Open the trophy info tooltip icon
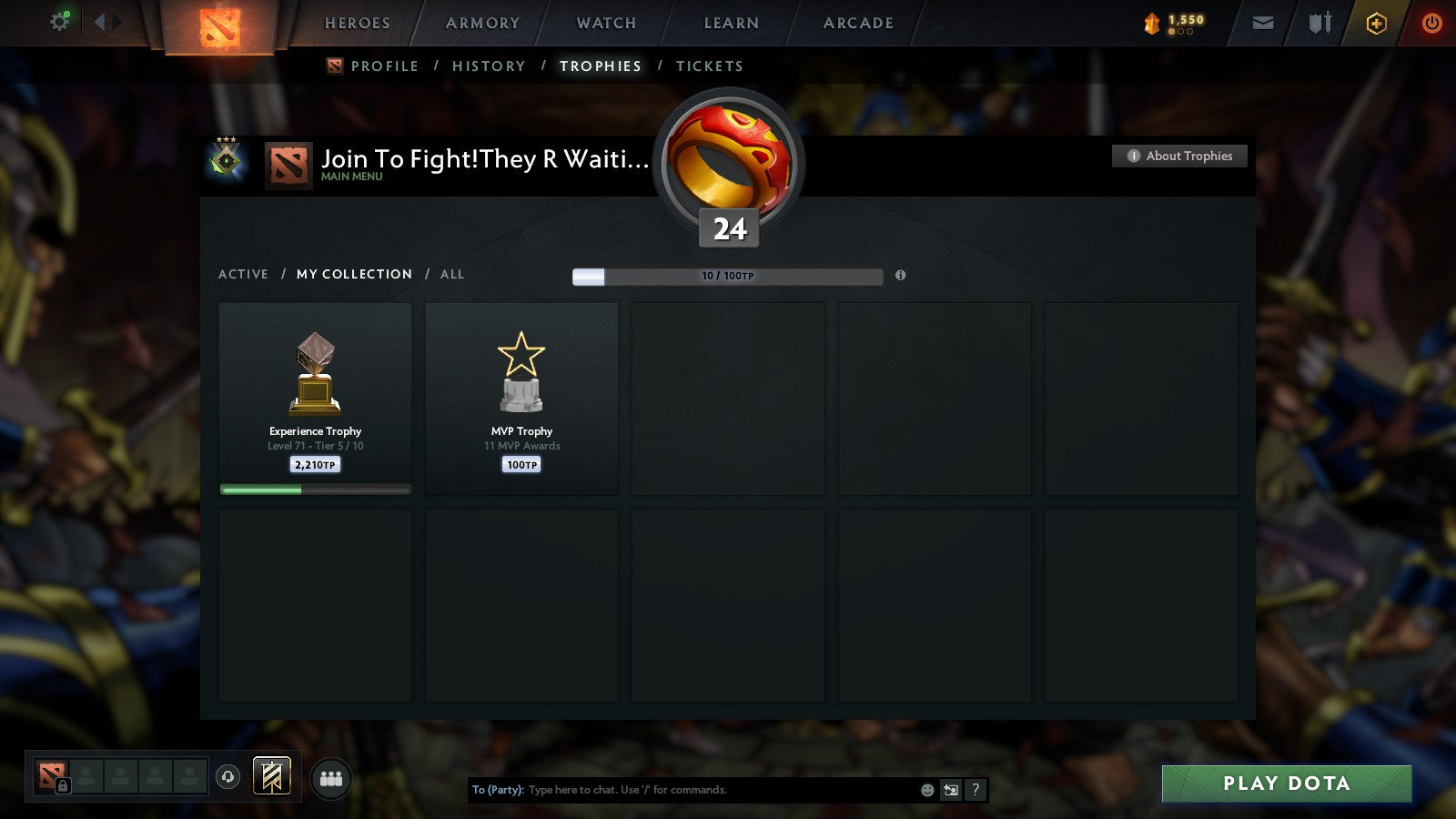The image size is (1456, 819). pyautogui.click(x=900, y=276)
